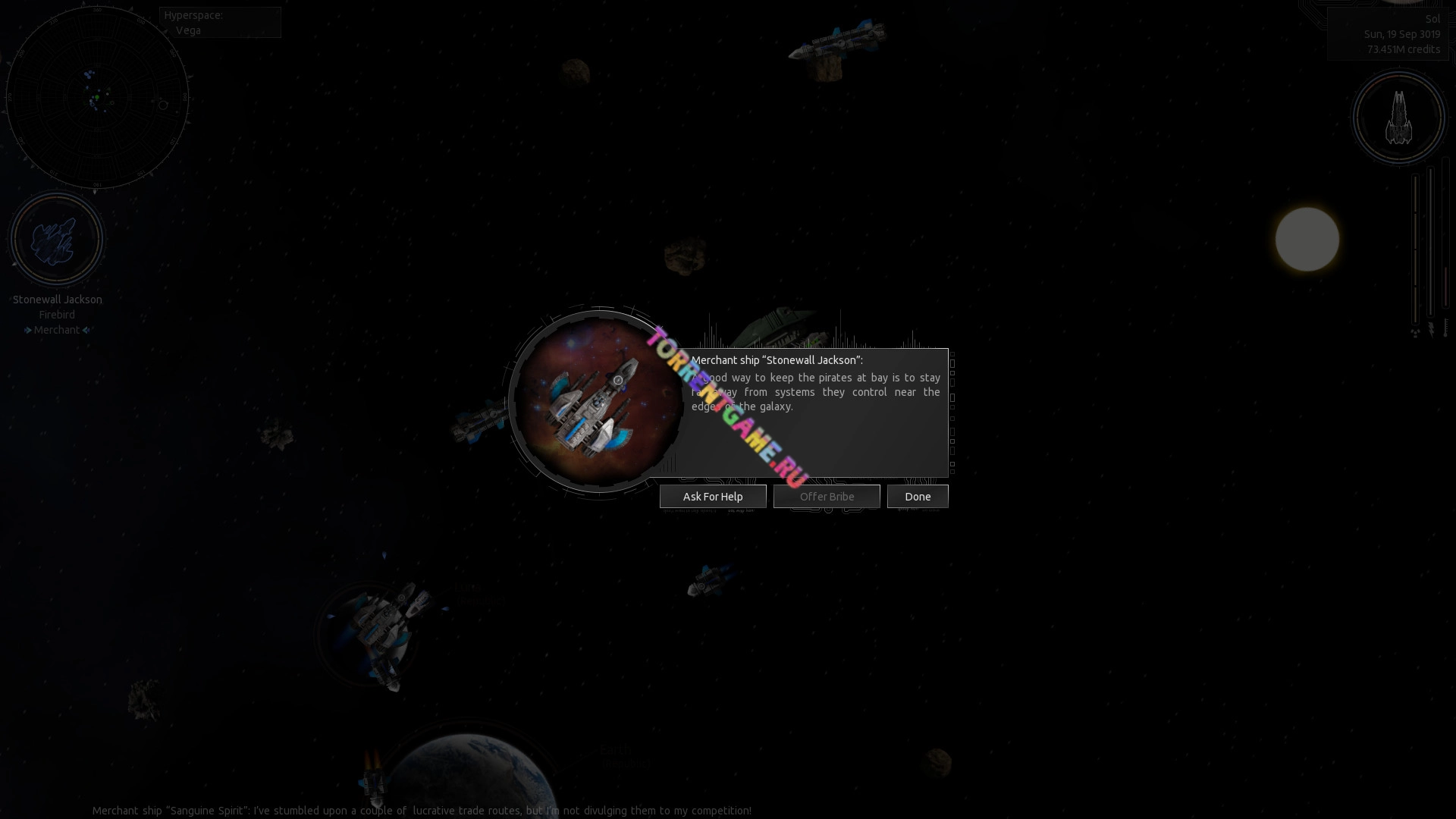Close the hail dialog with Done
The width and height of the screenshot is (1456, 819).
[918, 497]
